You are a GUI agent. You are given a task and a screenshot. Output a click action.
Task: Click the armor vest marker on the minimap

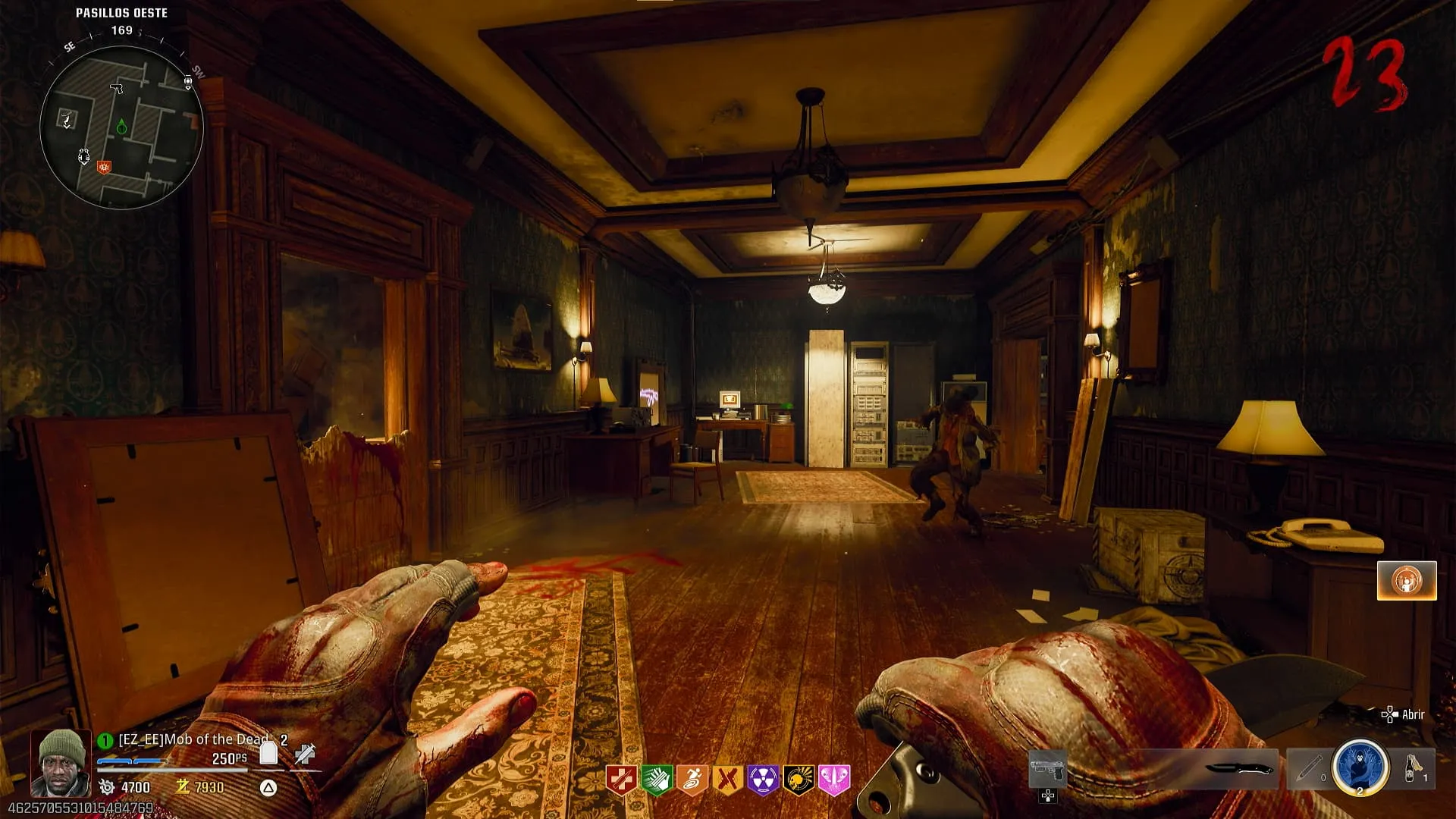click(x=84, y=157)
